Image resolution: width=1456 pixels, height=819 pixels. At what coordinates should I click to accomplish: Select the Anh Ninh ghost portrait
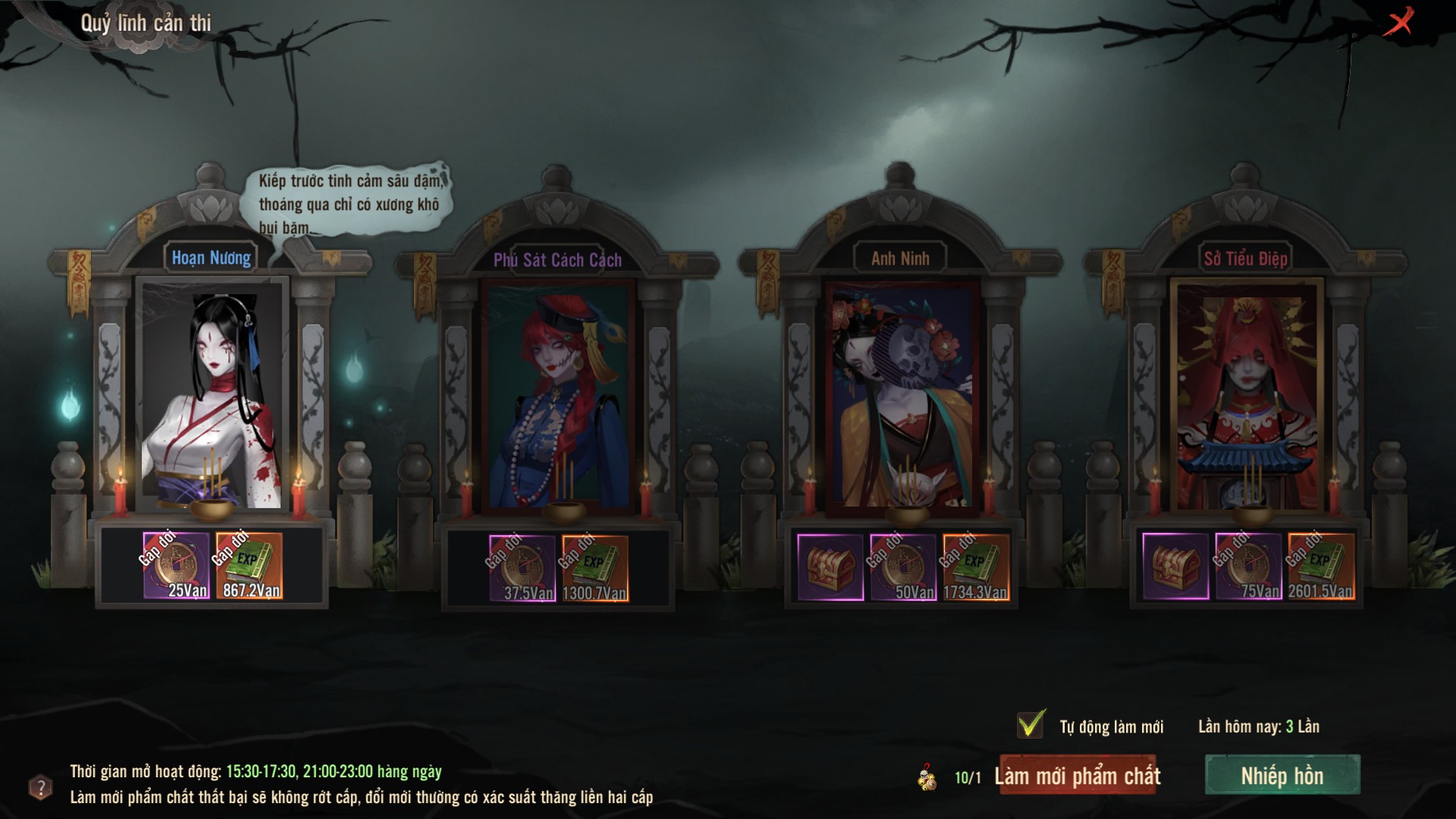point(902,394)
